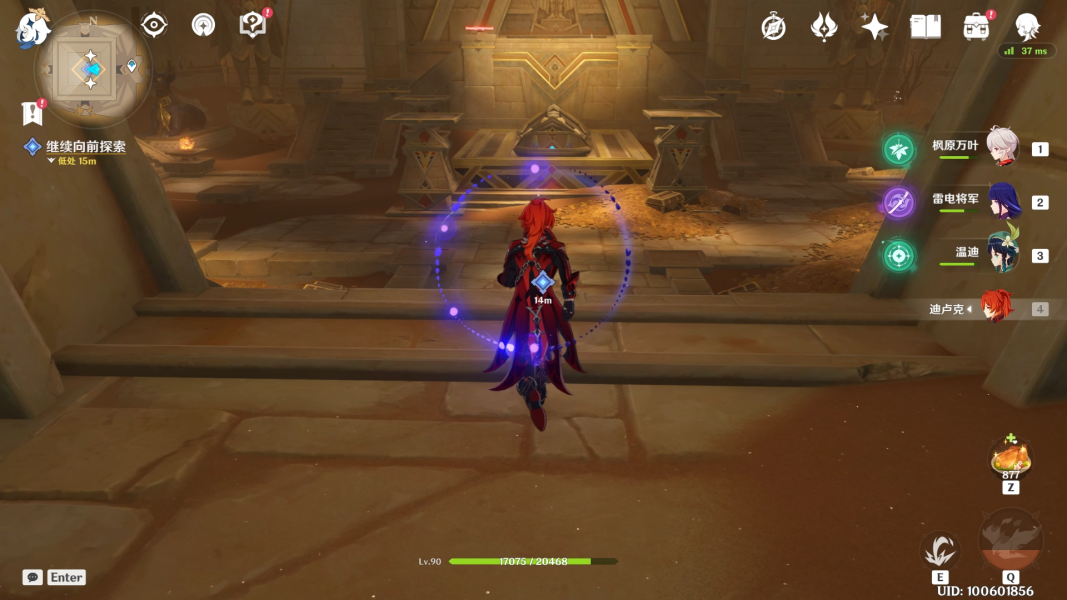Open the character portrait icon in top bar
The width and height of the screenshot is (1067, 600).
click(x=1027, y=27)
